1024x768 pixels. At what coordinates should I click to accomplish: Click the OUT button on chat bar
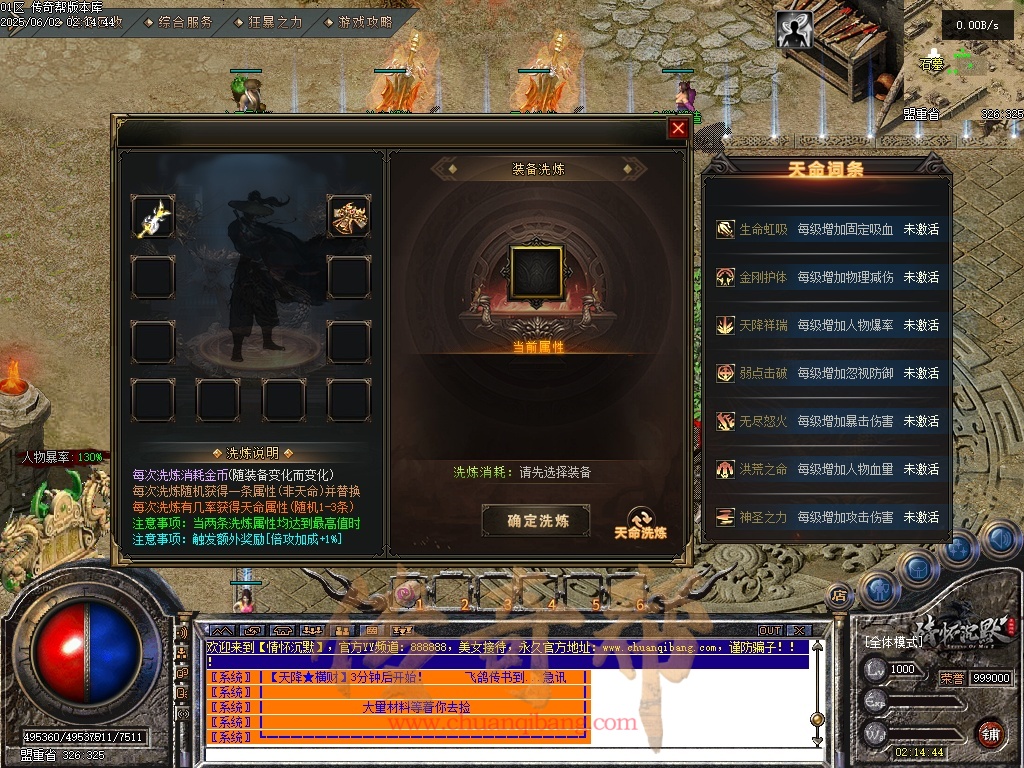(769, 631)
